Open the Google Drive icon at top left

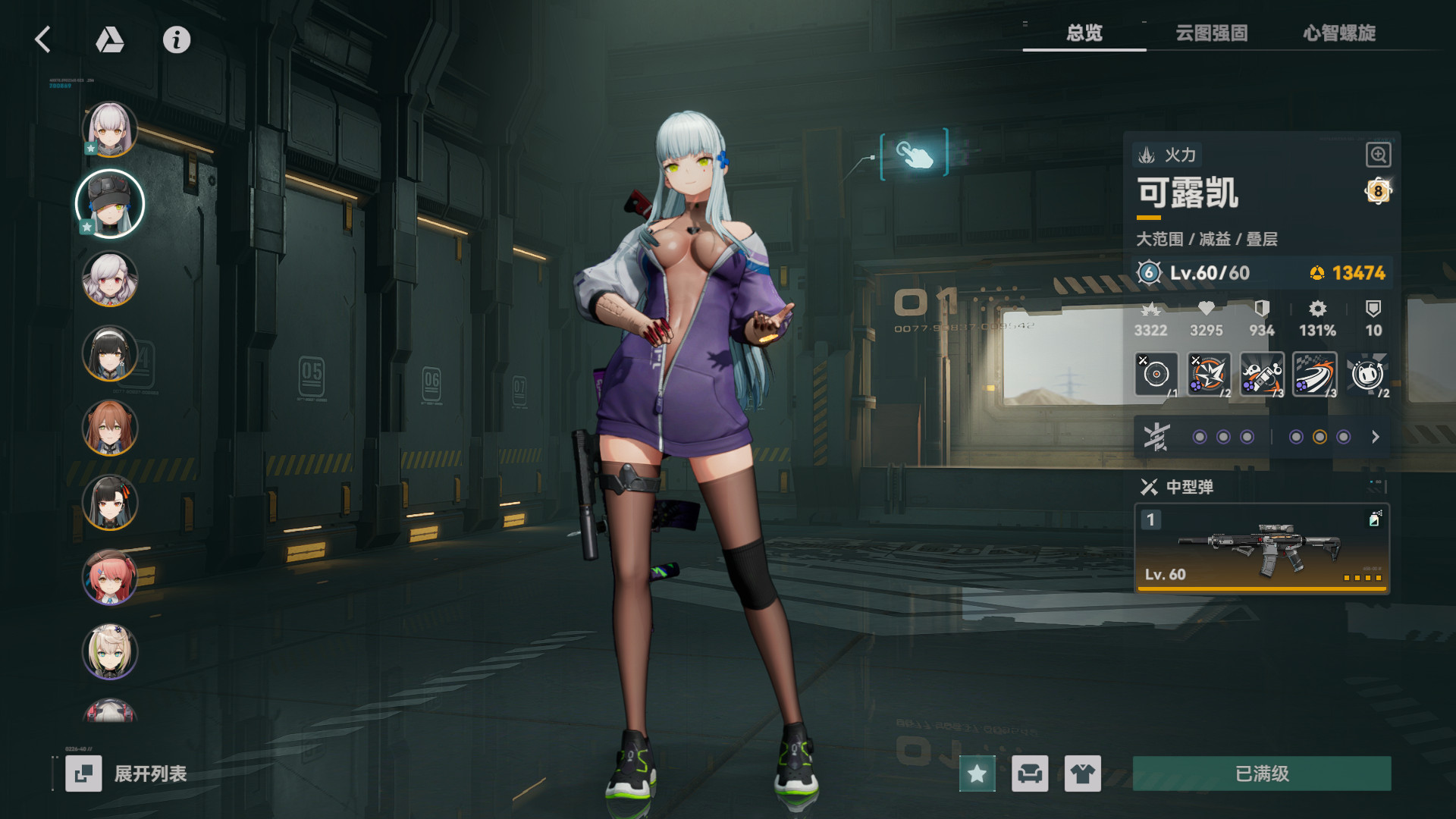coord(108,41)
